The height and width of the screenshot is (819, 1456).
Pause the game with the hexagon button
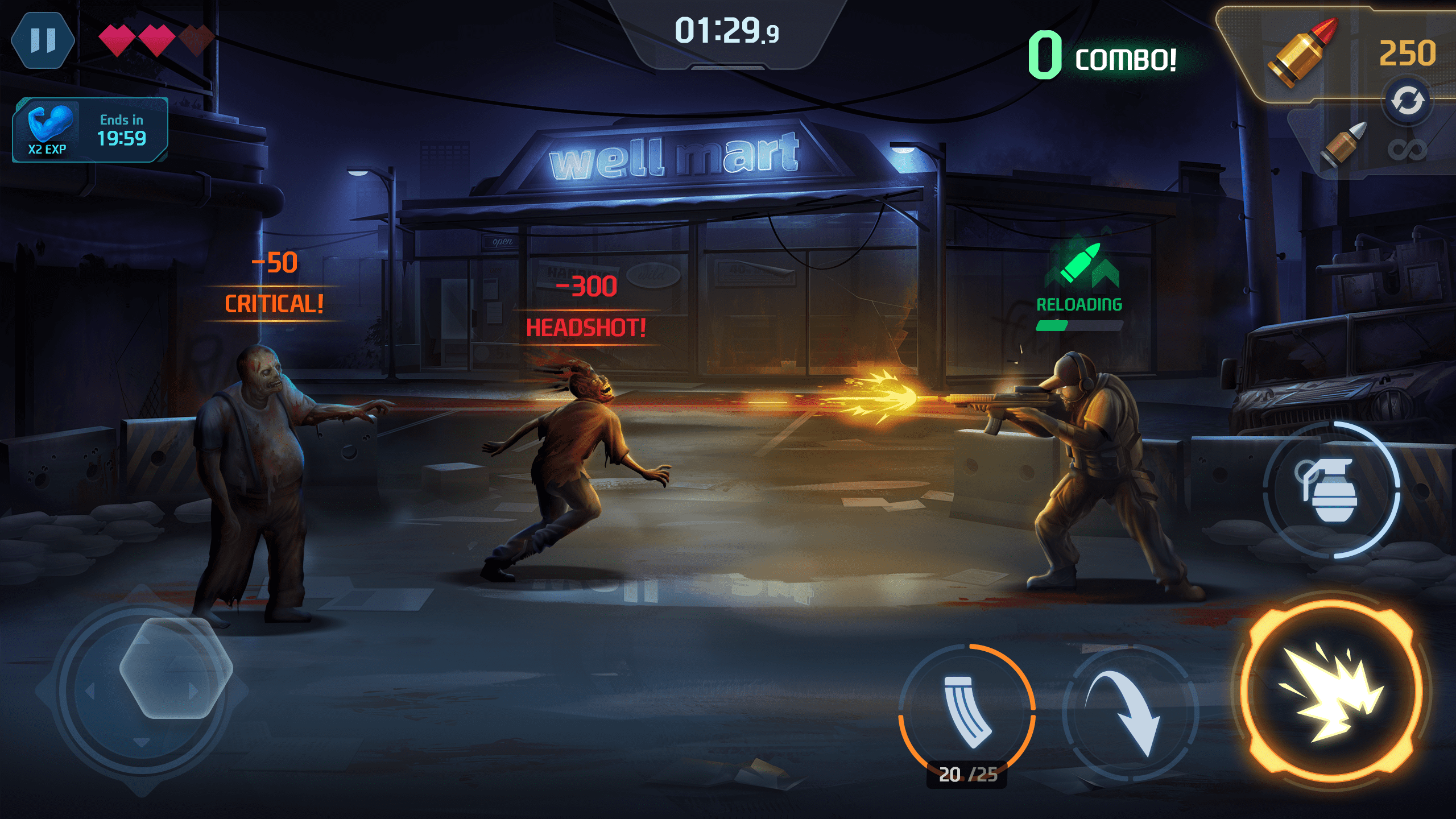click(x=43, y=40)
